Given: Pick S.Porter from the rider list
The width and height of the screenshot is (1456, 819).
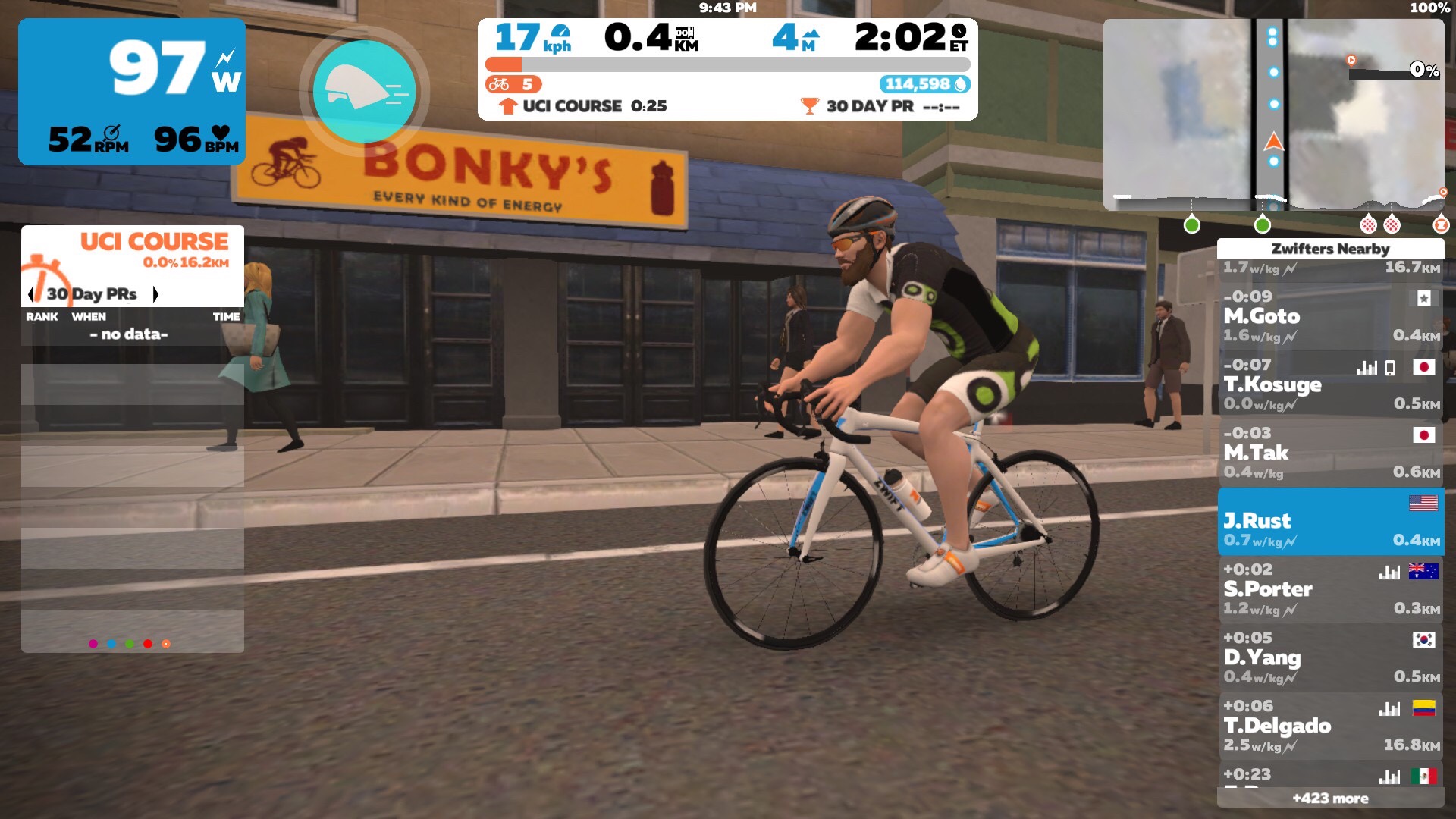Looking at the screenshot, I should [1330, 590].
